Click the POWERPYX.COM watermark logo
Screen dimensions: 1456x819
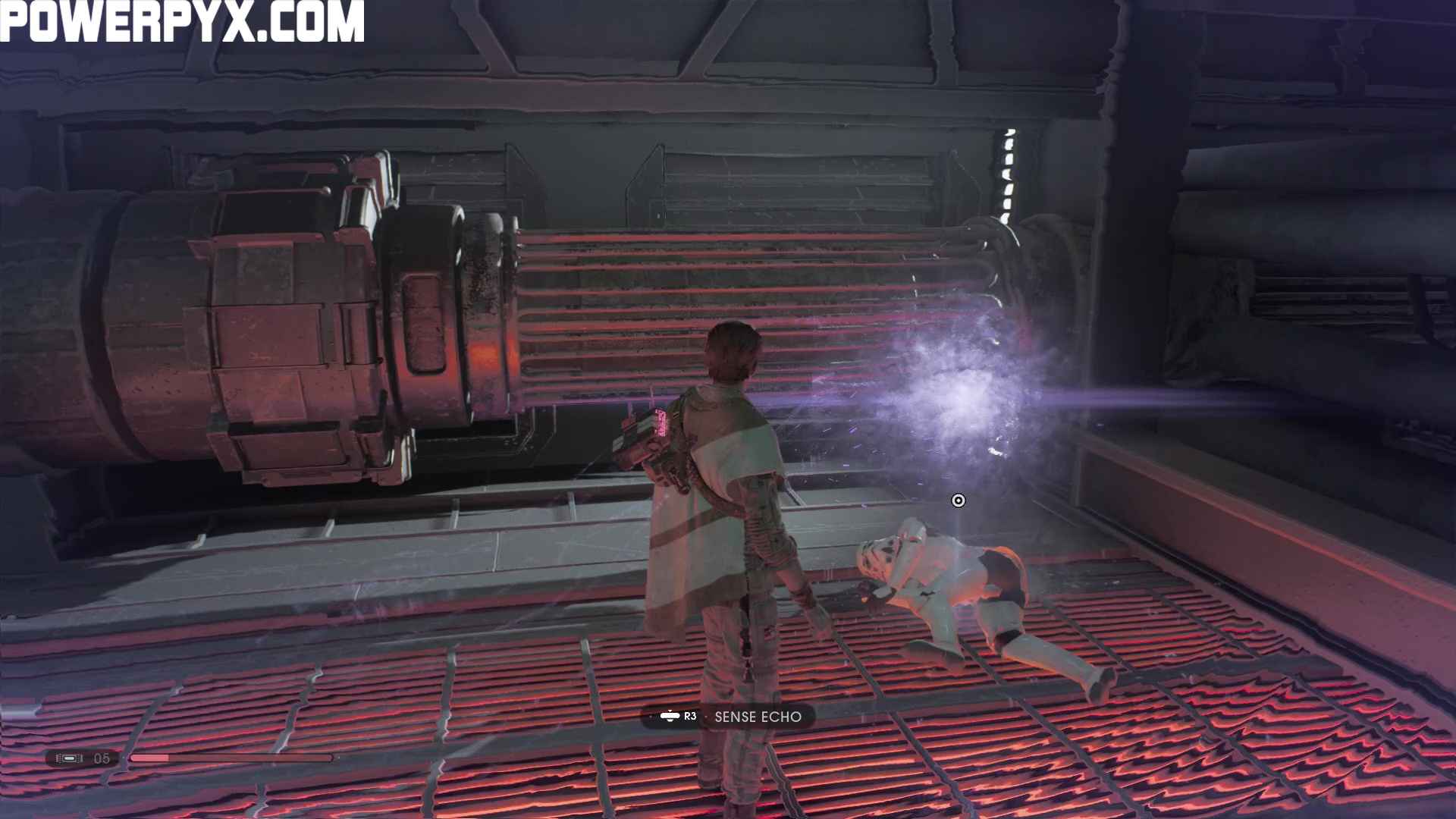[x=182, y=20]
